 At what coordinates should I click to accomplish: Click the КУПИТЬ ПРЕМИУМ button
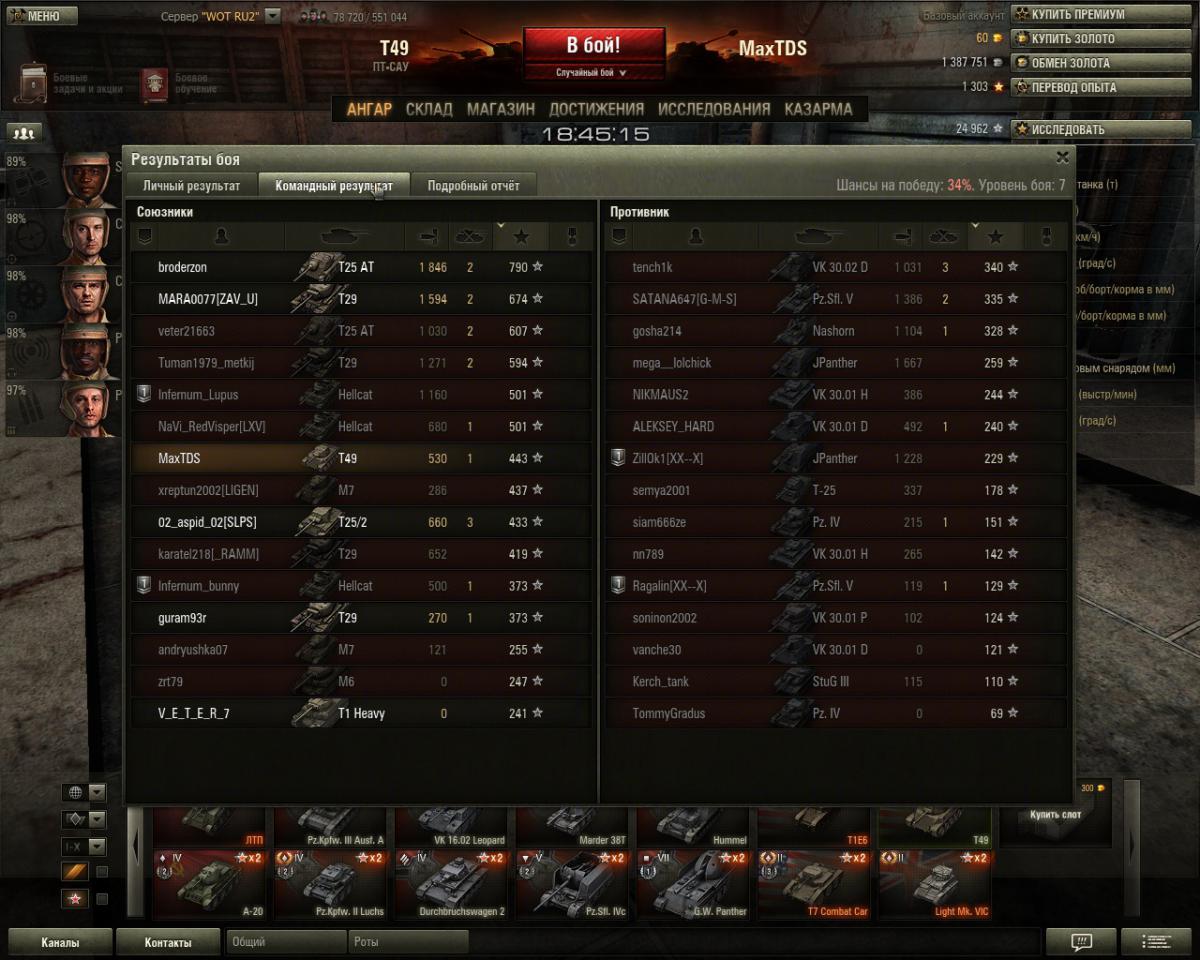(1100, 15)
